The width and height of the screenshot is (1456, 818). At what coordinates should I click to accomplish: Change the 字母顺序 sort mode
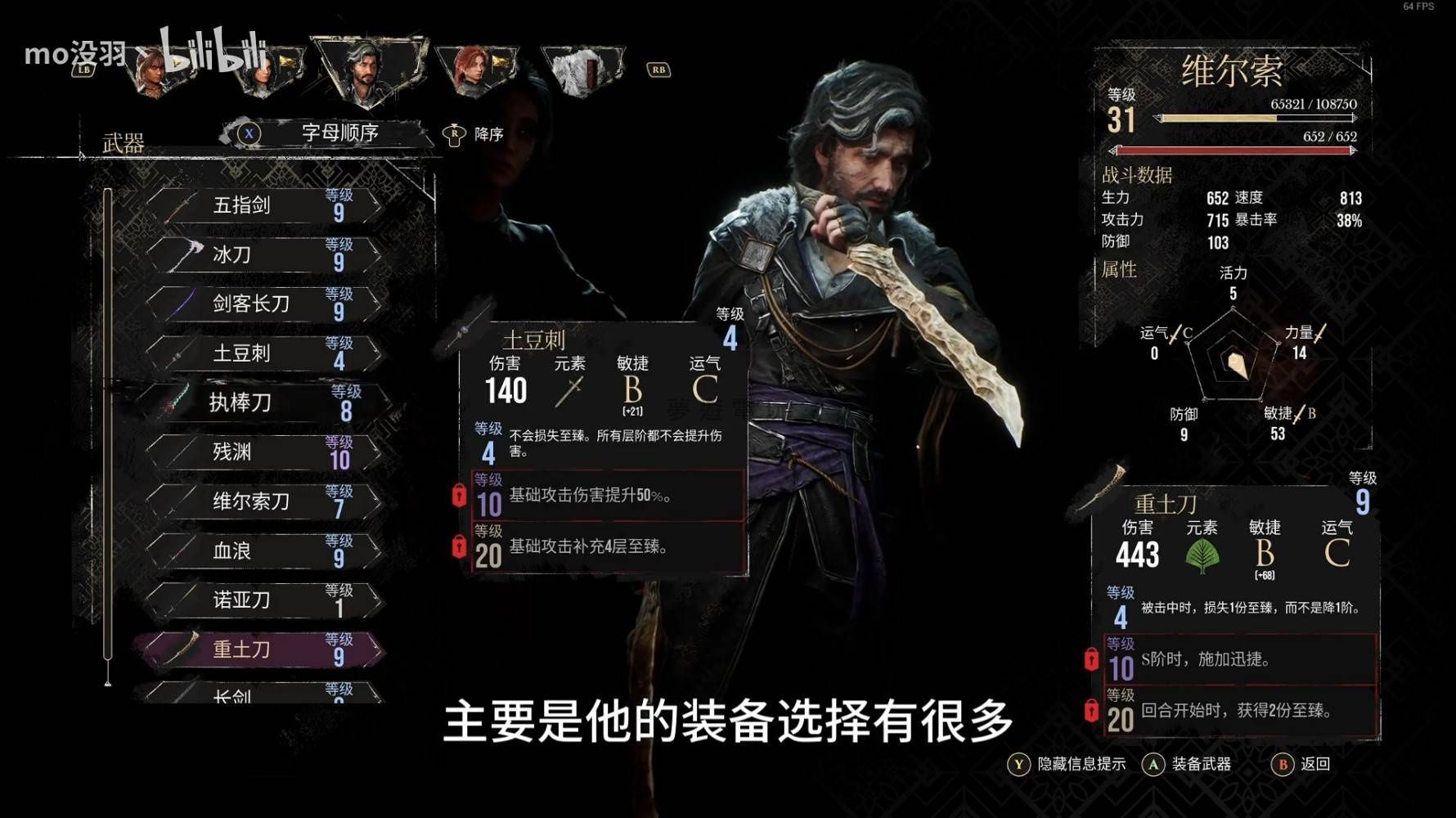[x=327, y=133]
